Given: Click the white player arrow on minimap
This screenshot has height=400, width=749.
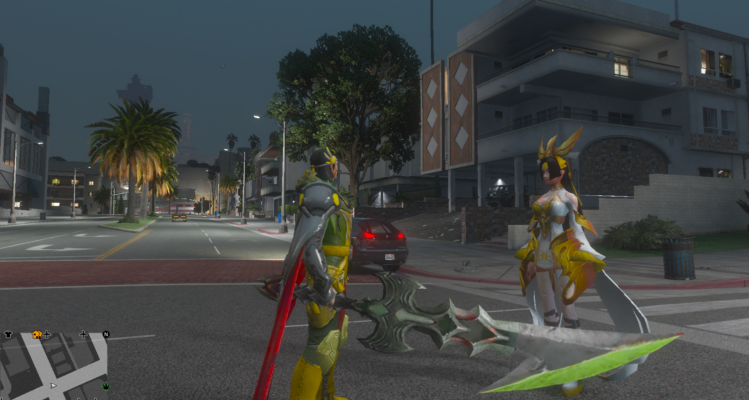Looking at the screenshot, I should [53, 385].
